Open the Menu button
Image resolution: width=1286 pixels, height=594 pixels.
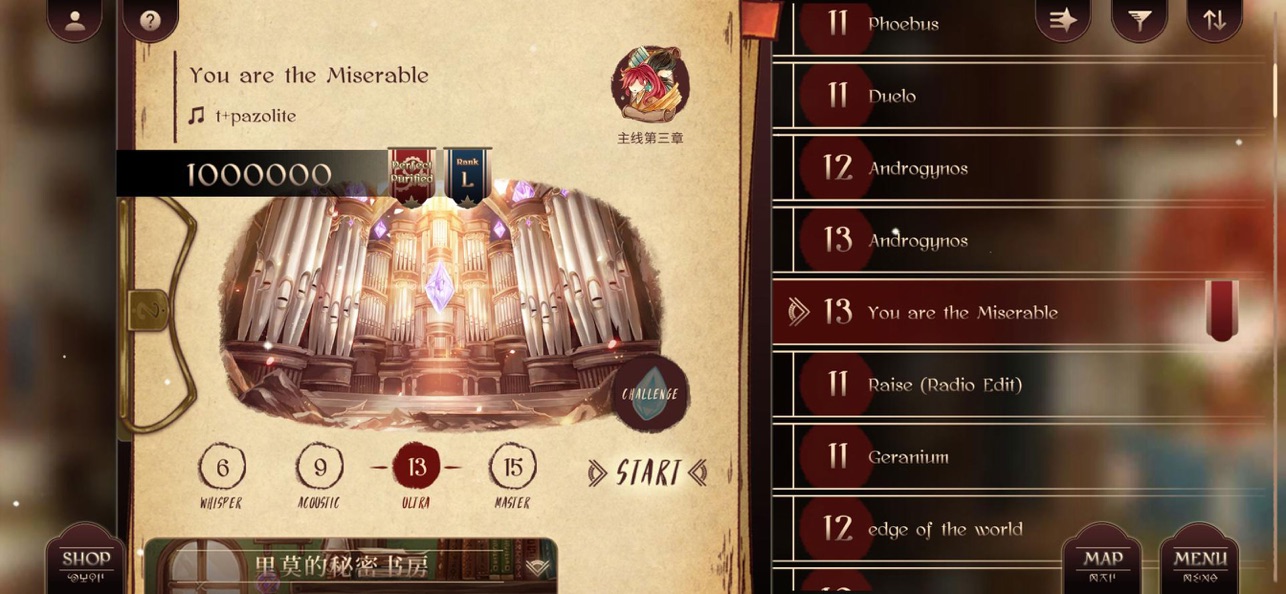1199,562
